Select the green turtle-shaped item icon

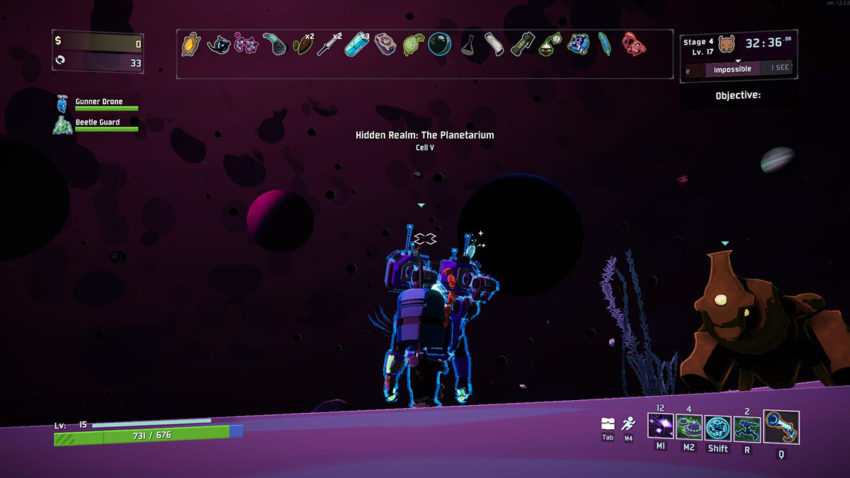tap(412, 45)
